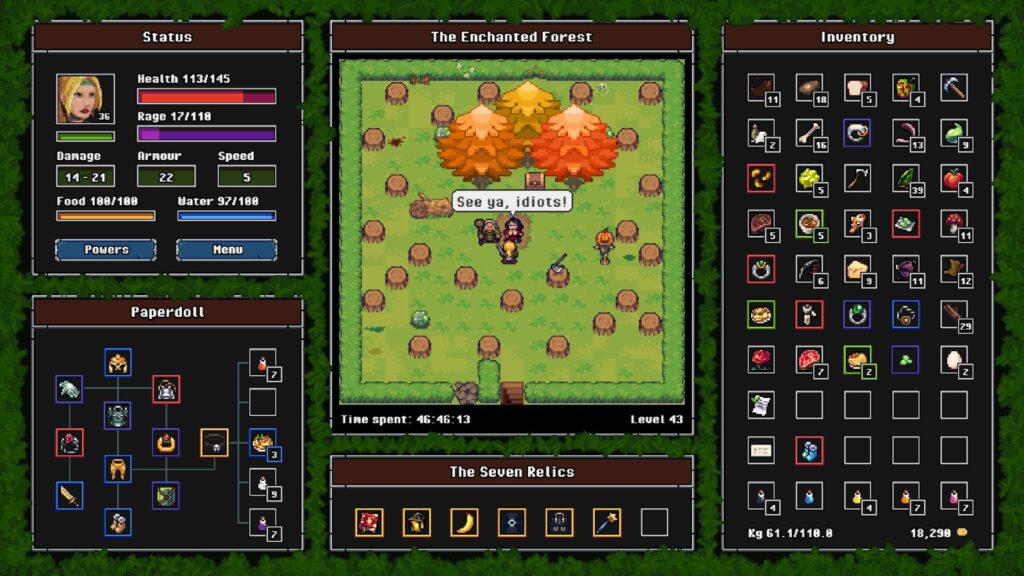Choose the golden helmet equipment slot
The width and height of the screenshot is (1024, 576).
[118, 363]
